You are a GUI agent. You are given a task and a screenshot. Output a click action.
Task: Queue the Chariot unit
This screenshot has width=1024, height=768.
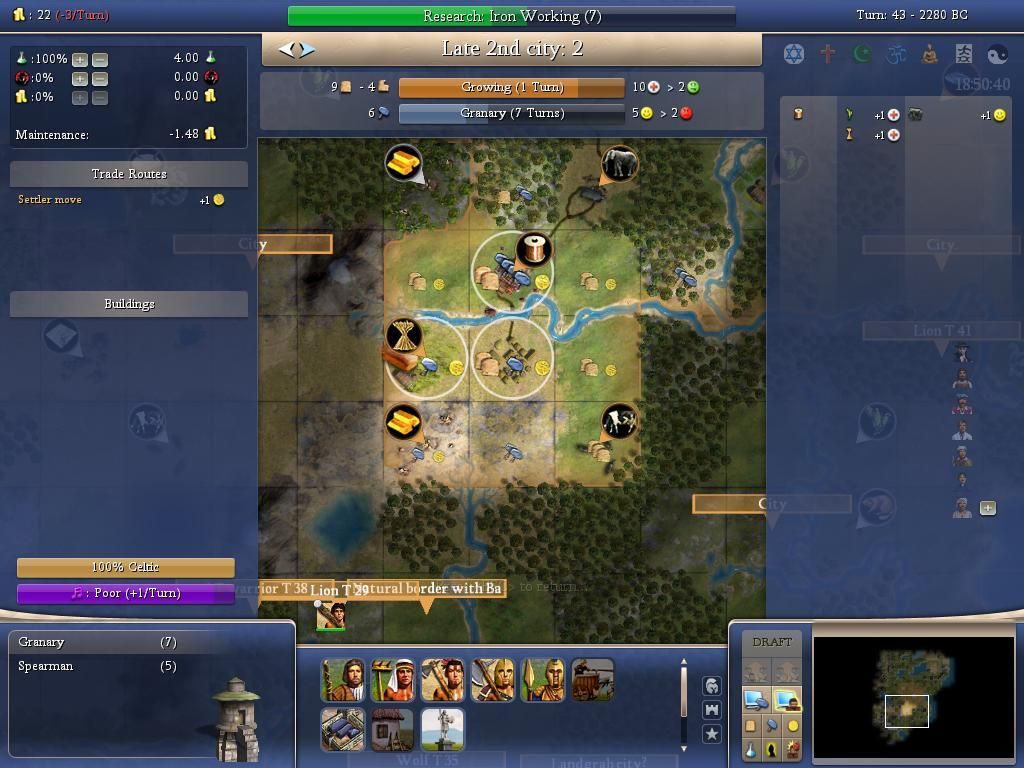click(x=592, y=680)
